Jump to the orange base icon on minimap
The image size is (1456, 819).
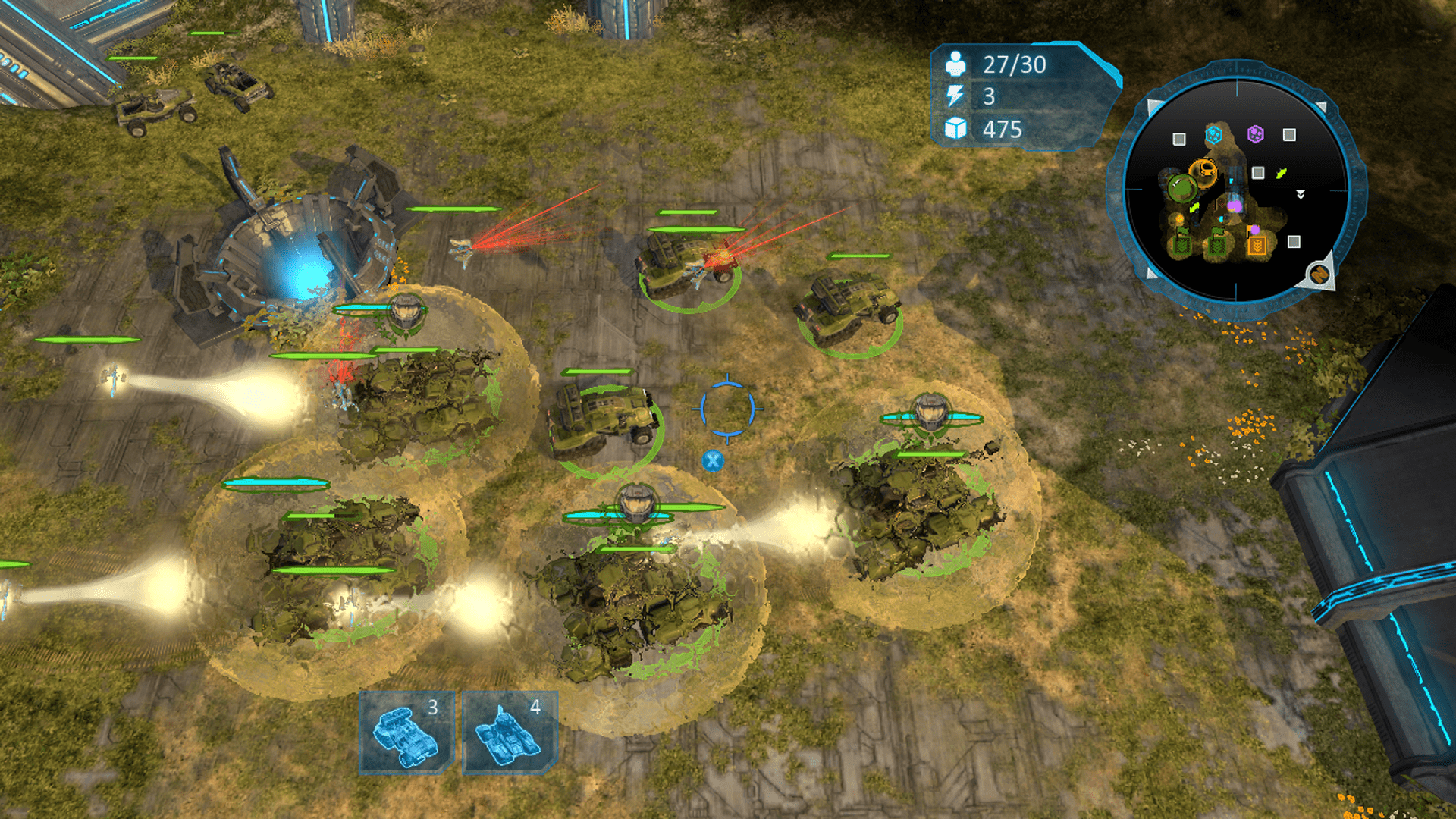click(1202, 171)
